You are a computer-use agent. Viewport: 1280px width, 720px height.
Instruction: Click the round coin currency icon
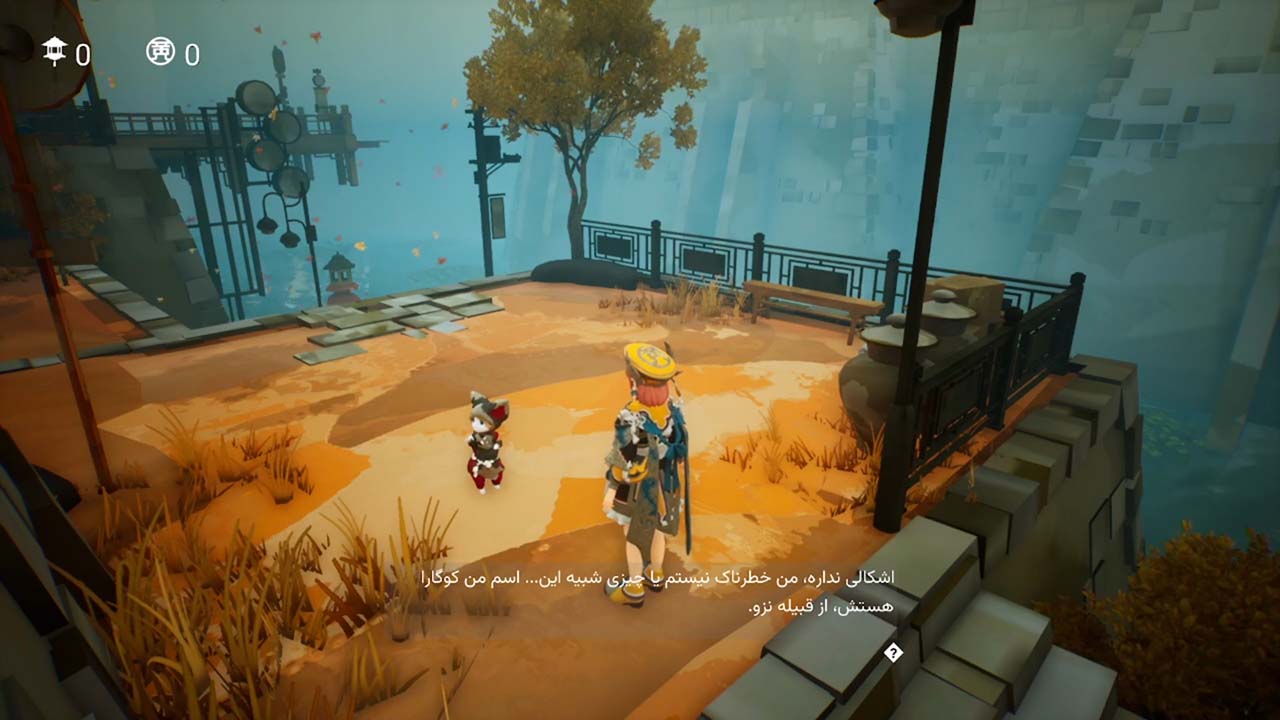[x=160, y=51]
